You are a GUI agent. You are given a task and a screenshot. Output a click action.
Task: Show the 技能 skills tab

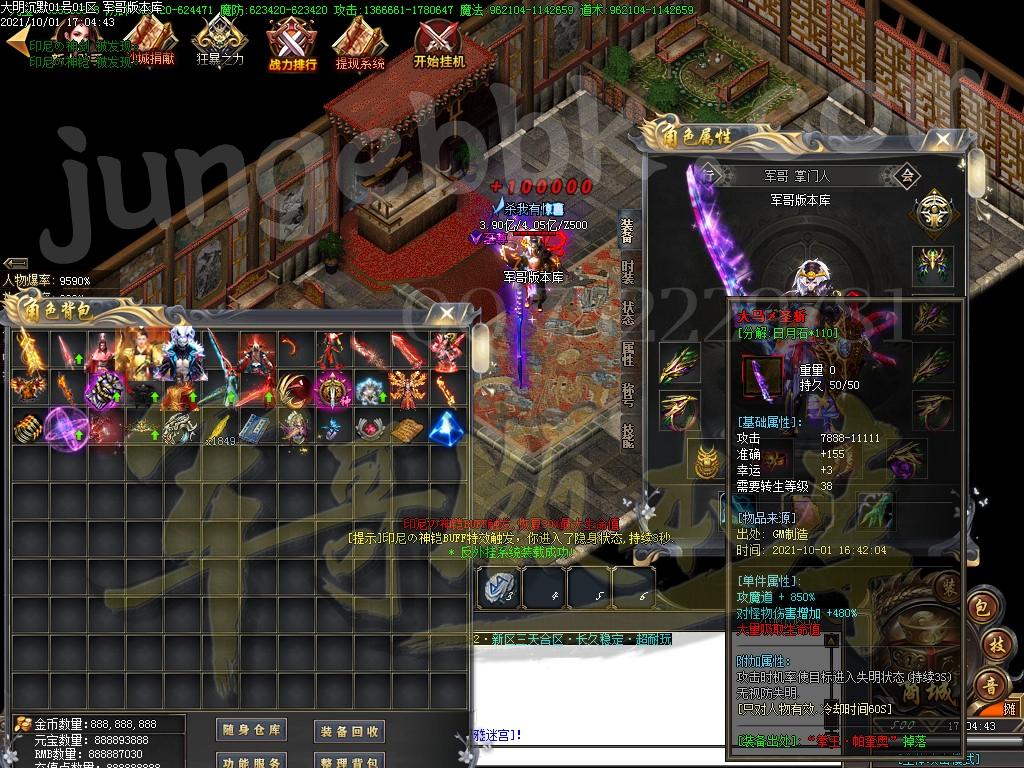point(627,434)
